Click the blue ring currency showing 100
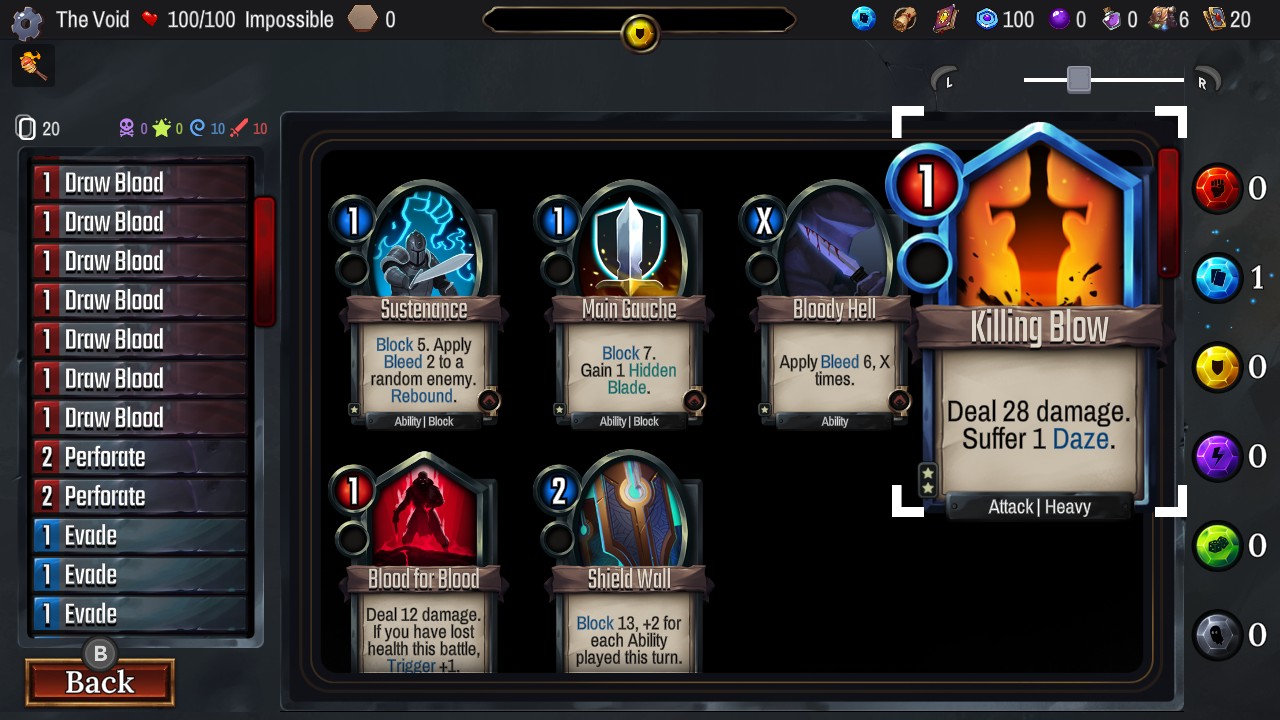The image size is (1280, 720). (x=988, y=18)
